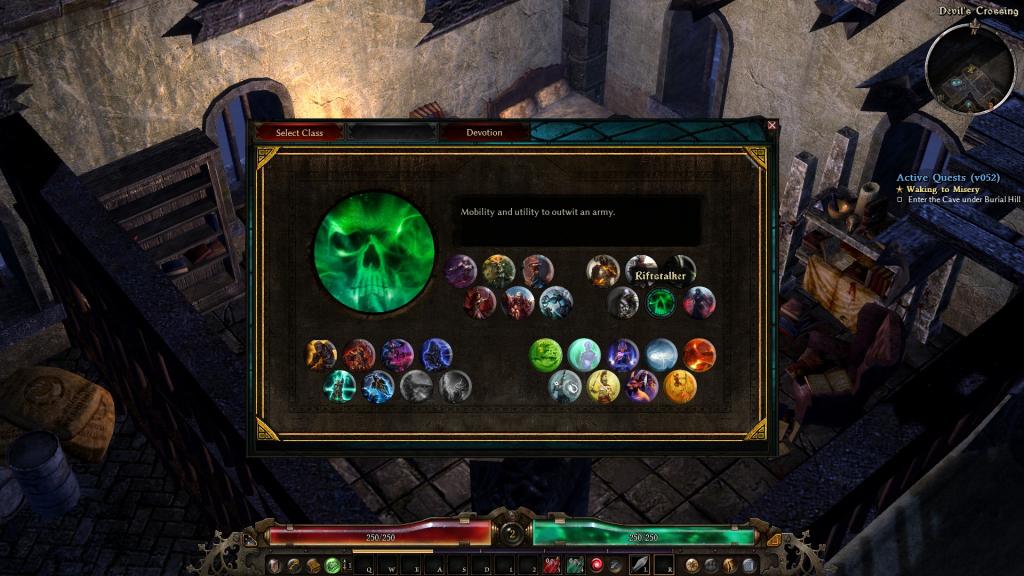
Task: Close the class selection window
Action: [771, 125]
